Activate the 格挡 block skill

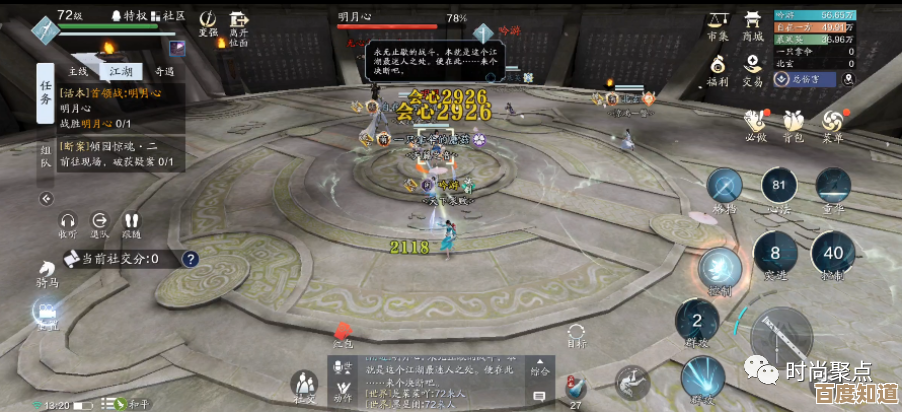(725, 188)
